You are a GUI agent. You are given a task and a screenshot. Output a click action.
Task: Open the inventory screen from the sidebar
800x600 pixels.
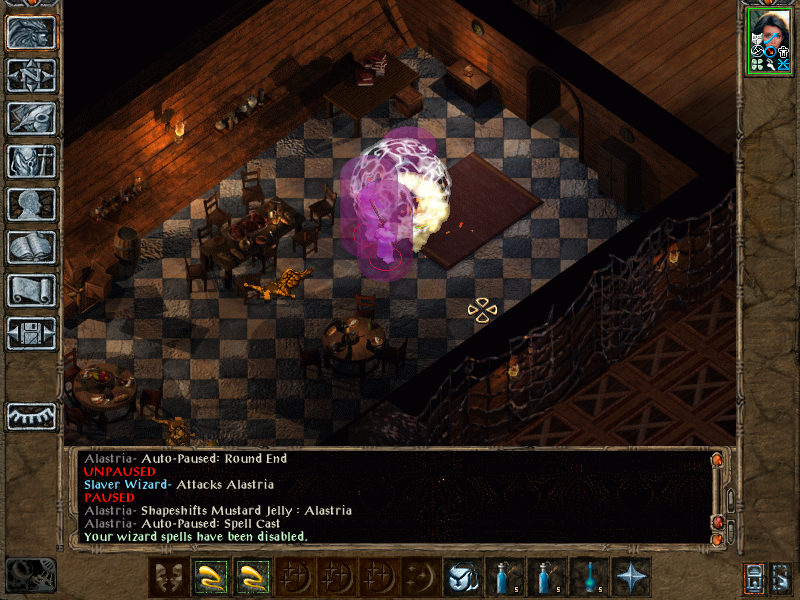click(x=31, y=161)
